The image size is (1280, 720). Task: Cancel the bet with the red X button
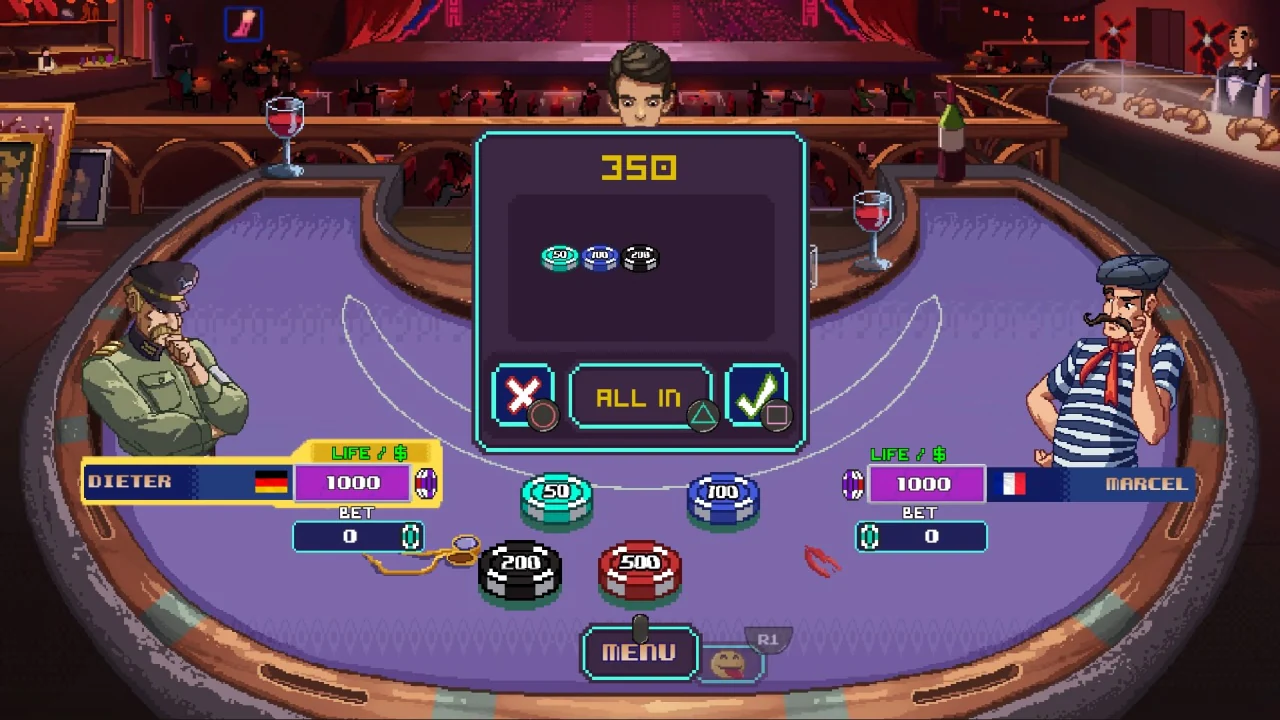[523, 396]
